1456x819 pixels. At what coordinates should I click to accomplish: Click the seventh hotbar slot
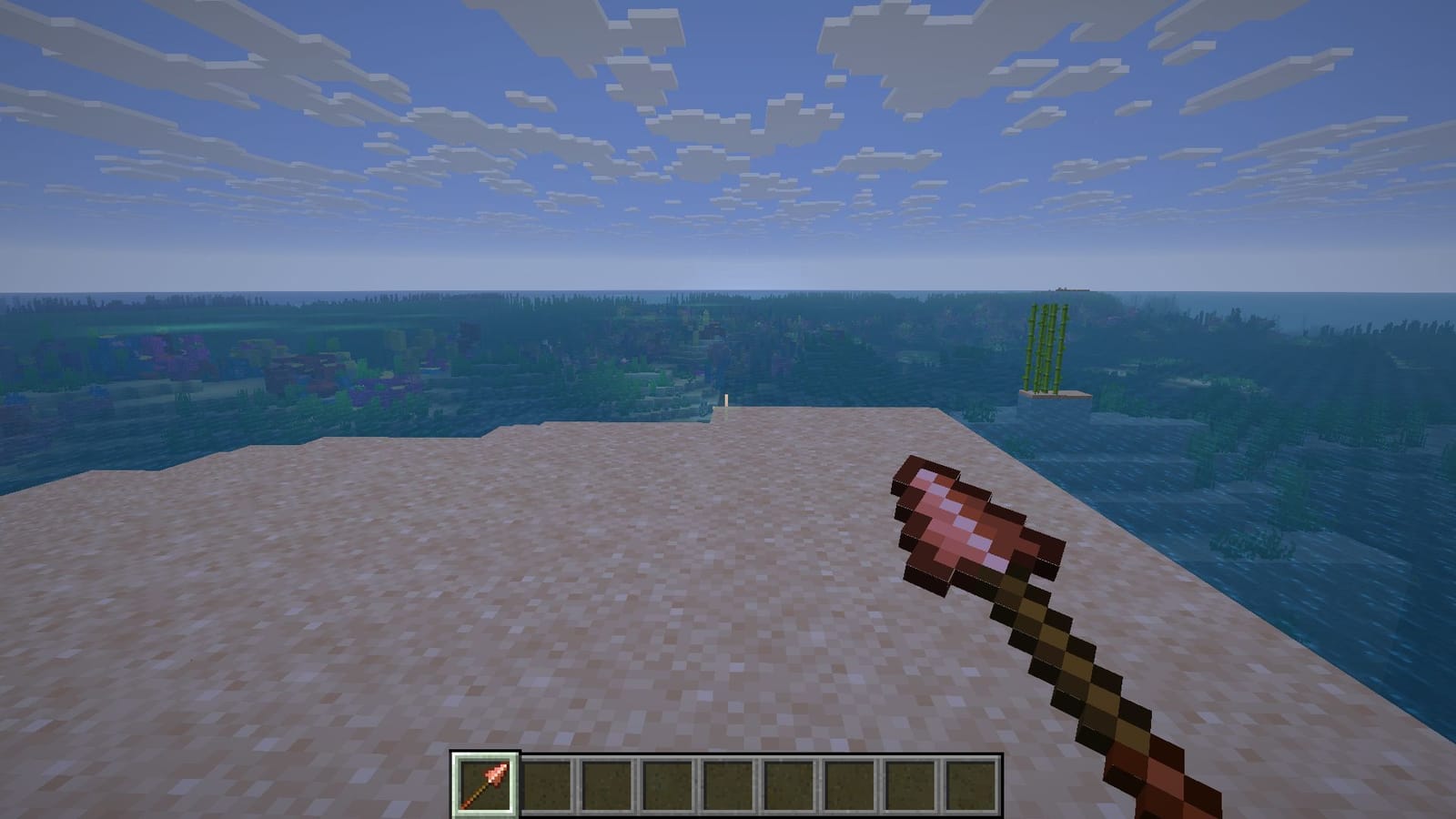(851, 784)
